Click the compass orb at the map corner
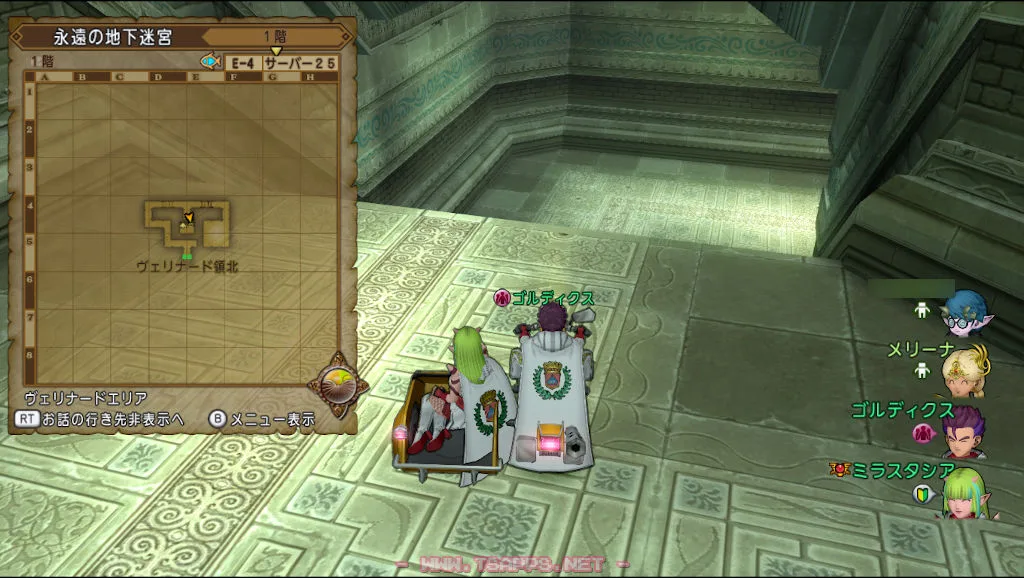The height and width of the screenshot is (578, 1024). tap(337, 385)
